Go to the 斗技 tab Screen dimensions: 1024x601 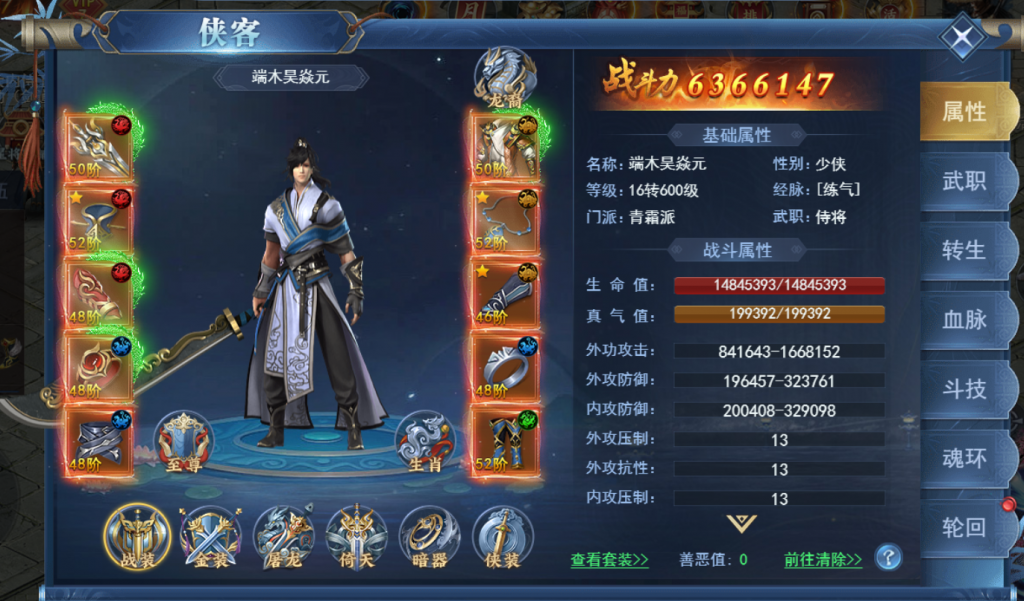click(964, 388)
